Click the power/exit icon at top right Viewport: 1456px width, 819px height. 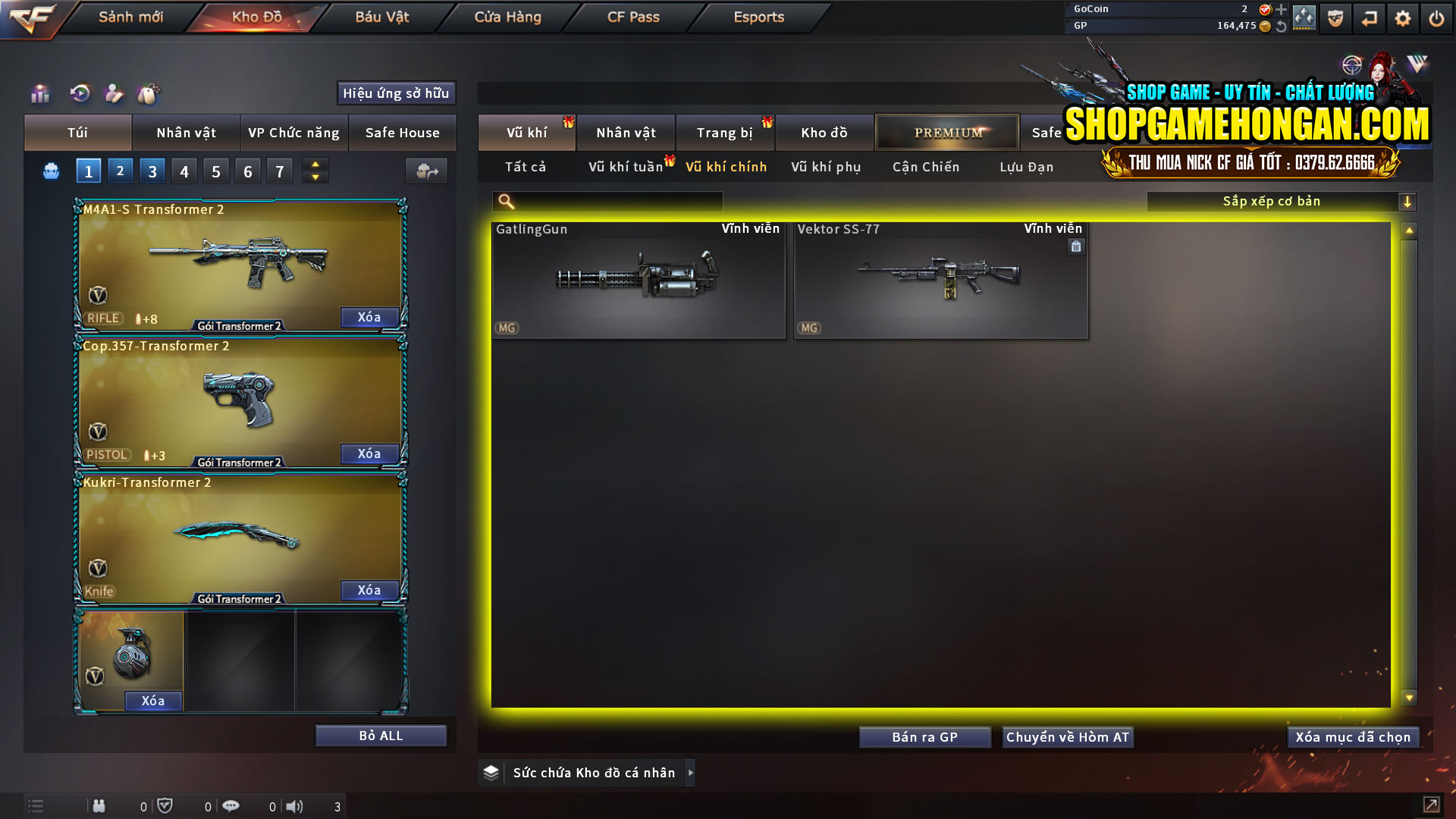tap(1436, 17)
